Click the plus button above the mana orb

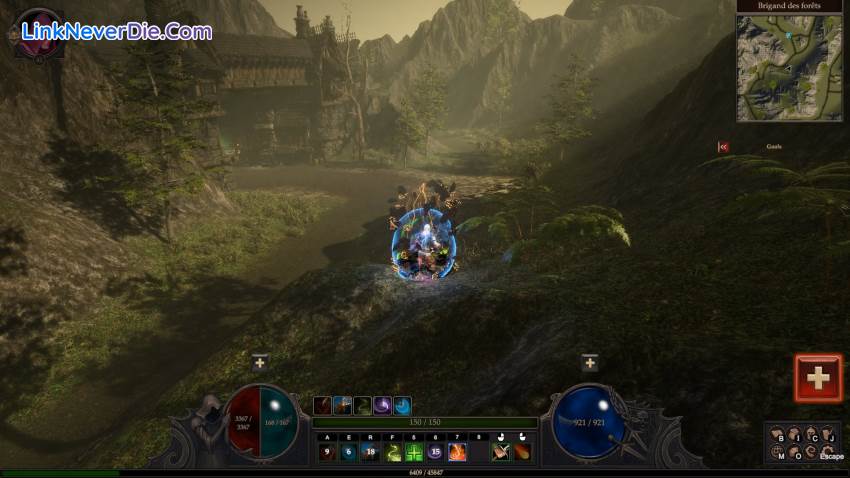(x=590, y=363)
